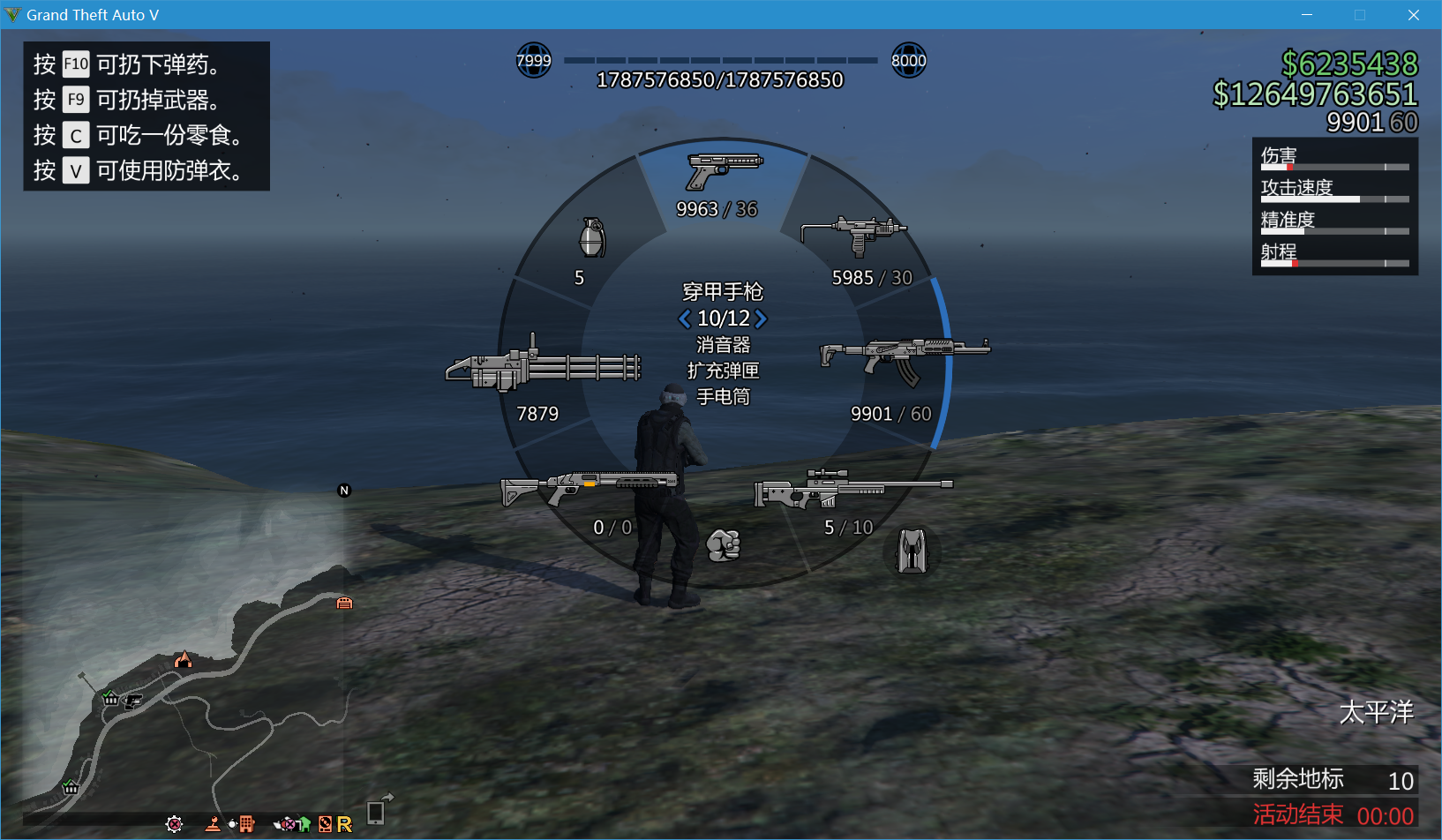
Task: Click left arrow to cycle previous pistol
Action: [684, 319]
